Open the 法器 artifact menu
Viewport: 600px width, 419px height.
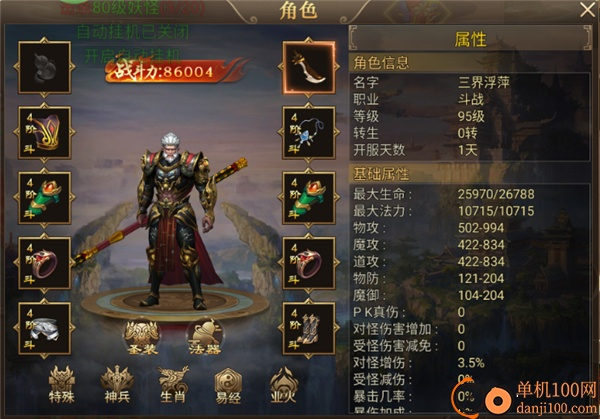[x=204, y=338]
